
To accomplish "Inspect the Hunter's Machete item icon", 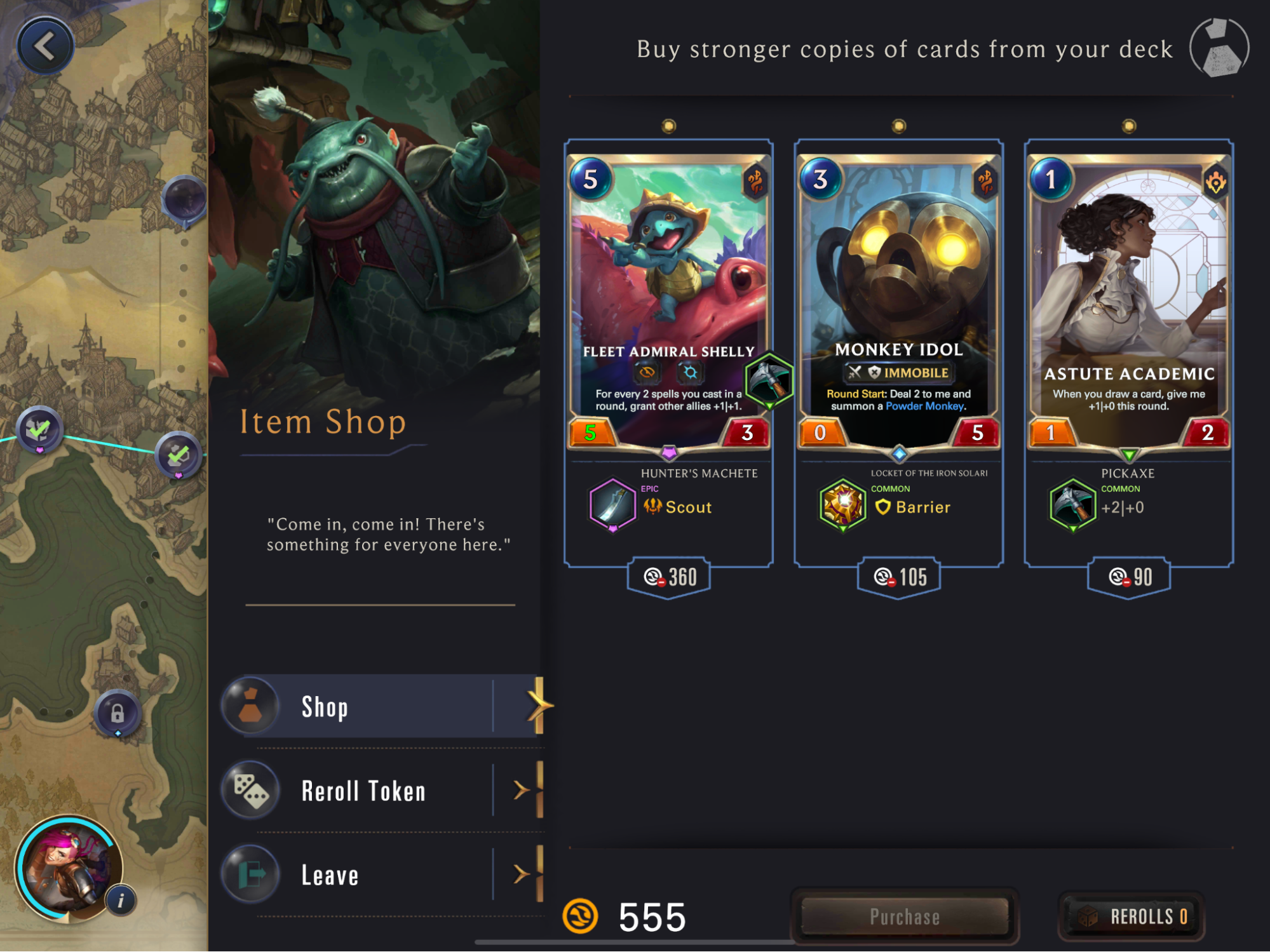I will [612, 506].
